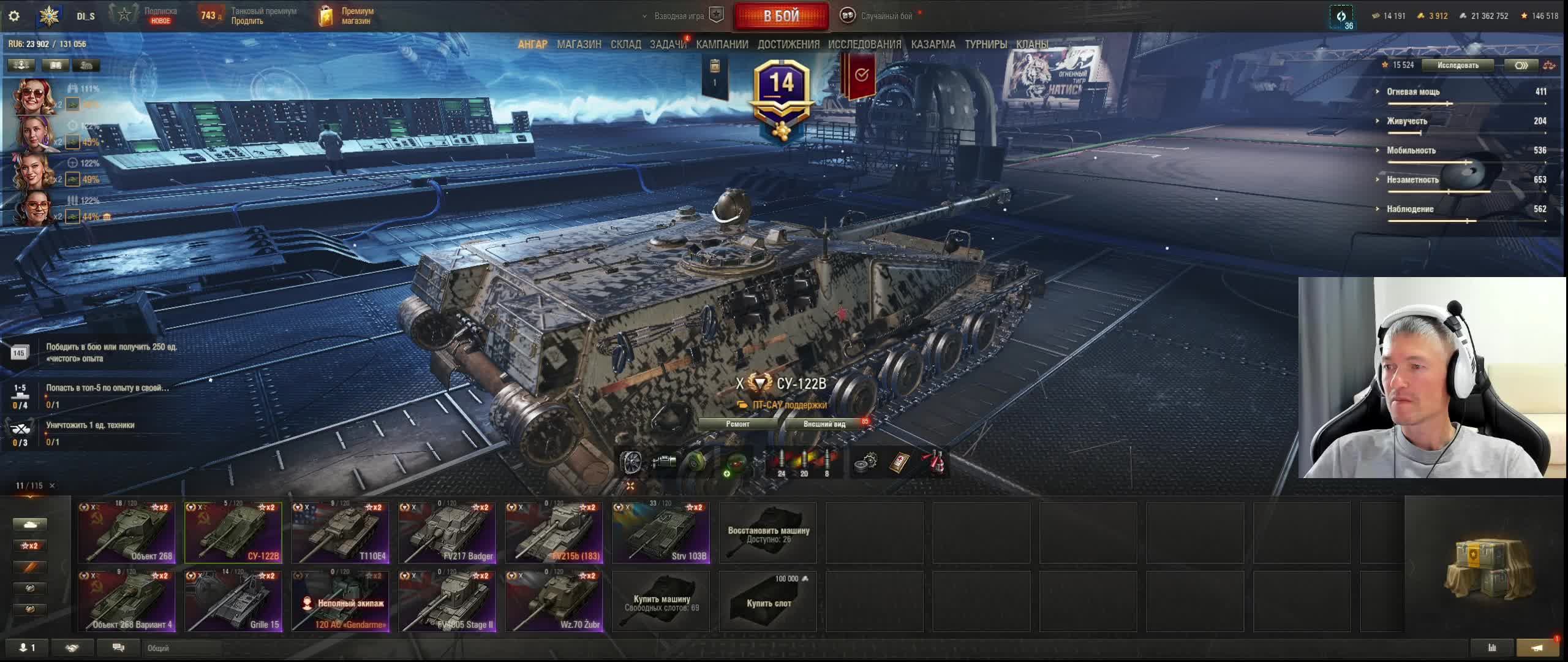Open the КАЗАРМА tab
This screenshot has width=1568, height=662.
coord(933,44)
